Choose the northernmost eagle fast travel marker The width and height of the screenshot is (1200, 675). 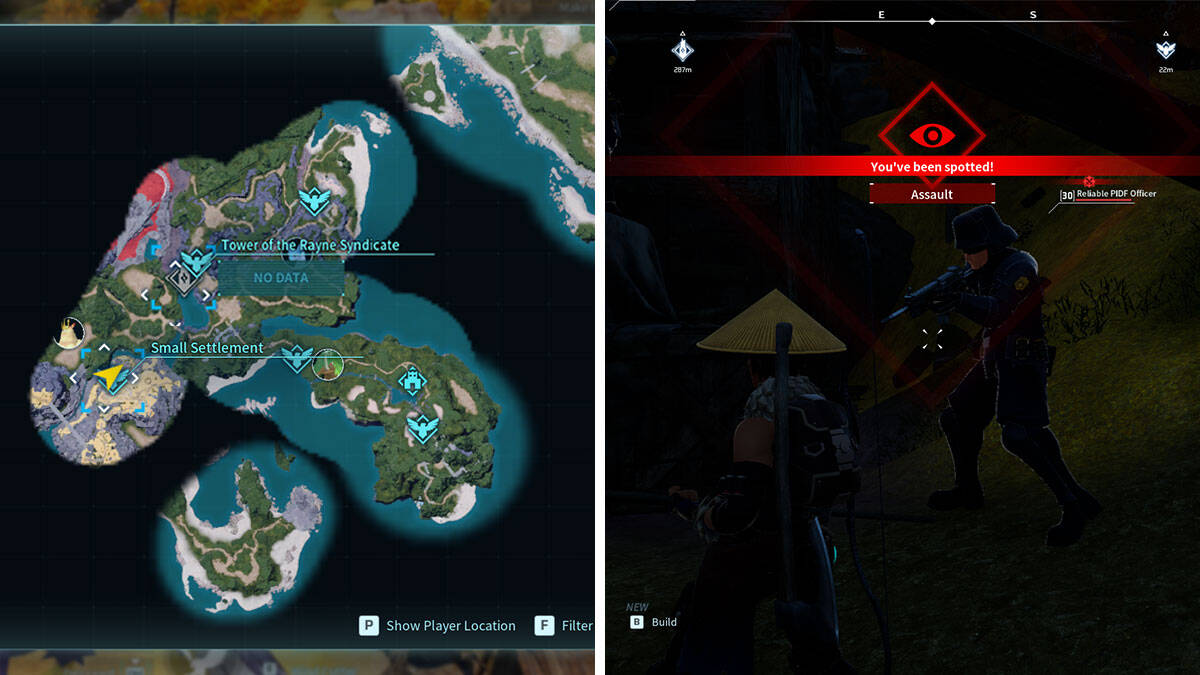316,200
